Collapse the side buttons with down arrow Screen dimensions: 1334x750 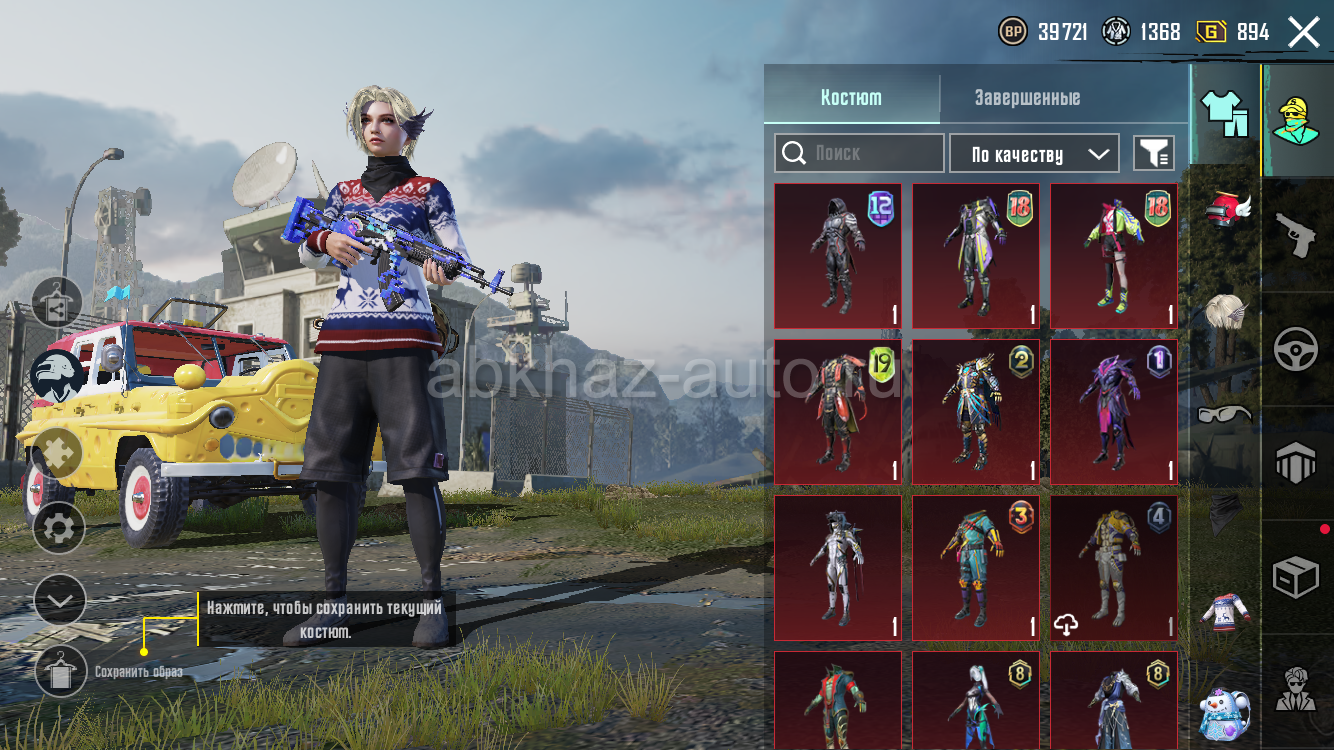tap(59, 600)
